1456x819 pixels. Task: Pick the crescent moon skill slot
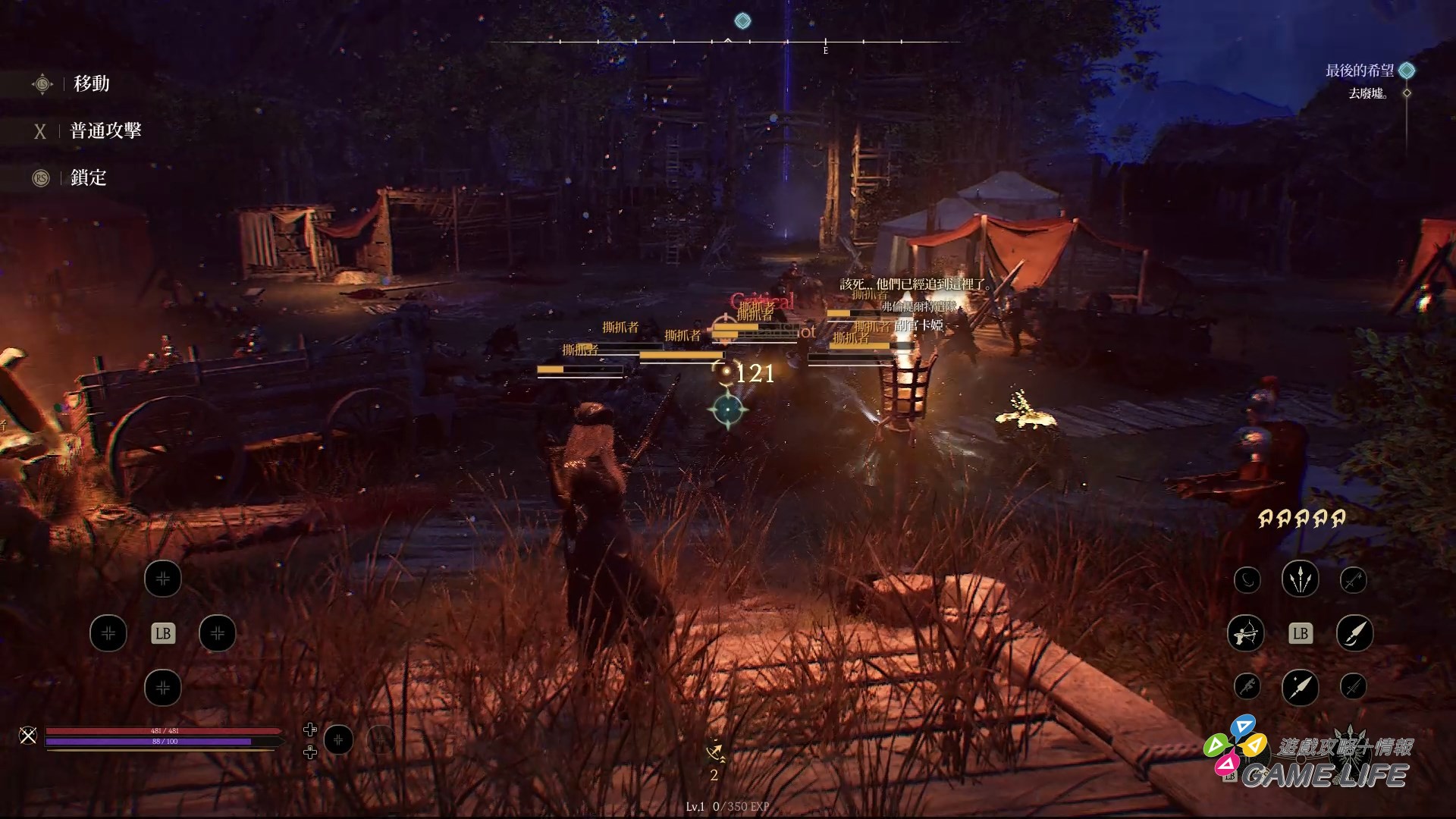[x=1247, y=580]
